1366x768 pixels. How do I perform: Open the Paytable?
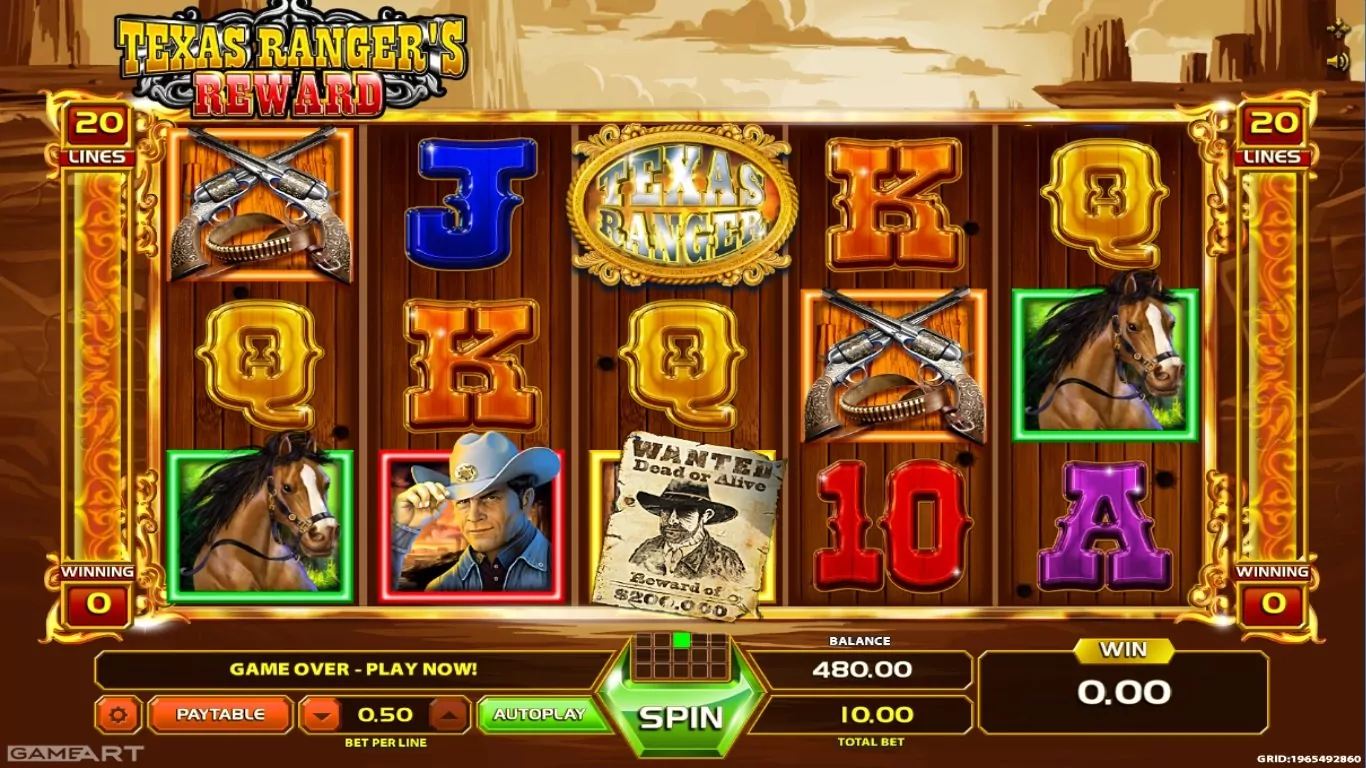220,714
